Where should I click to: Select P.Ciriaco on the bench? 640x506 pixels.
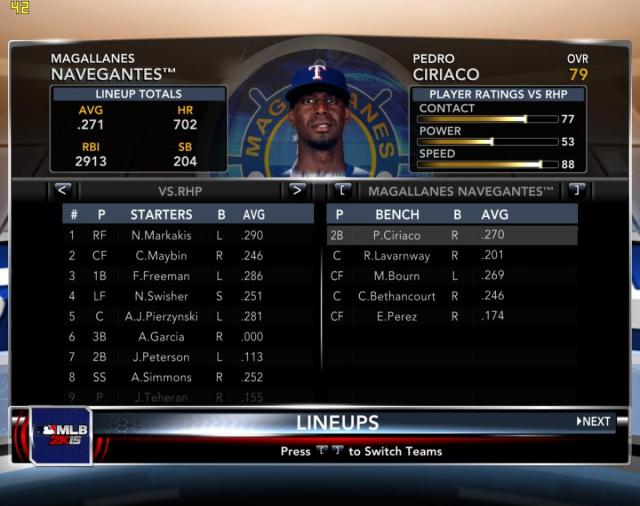[396, 235]
